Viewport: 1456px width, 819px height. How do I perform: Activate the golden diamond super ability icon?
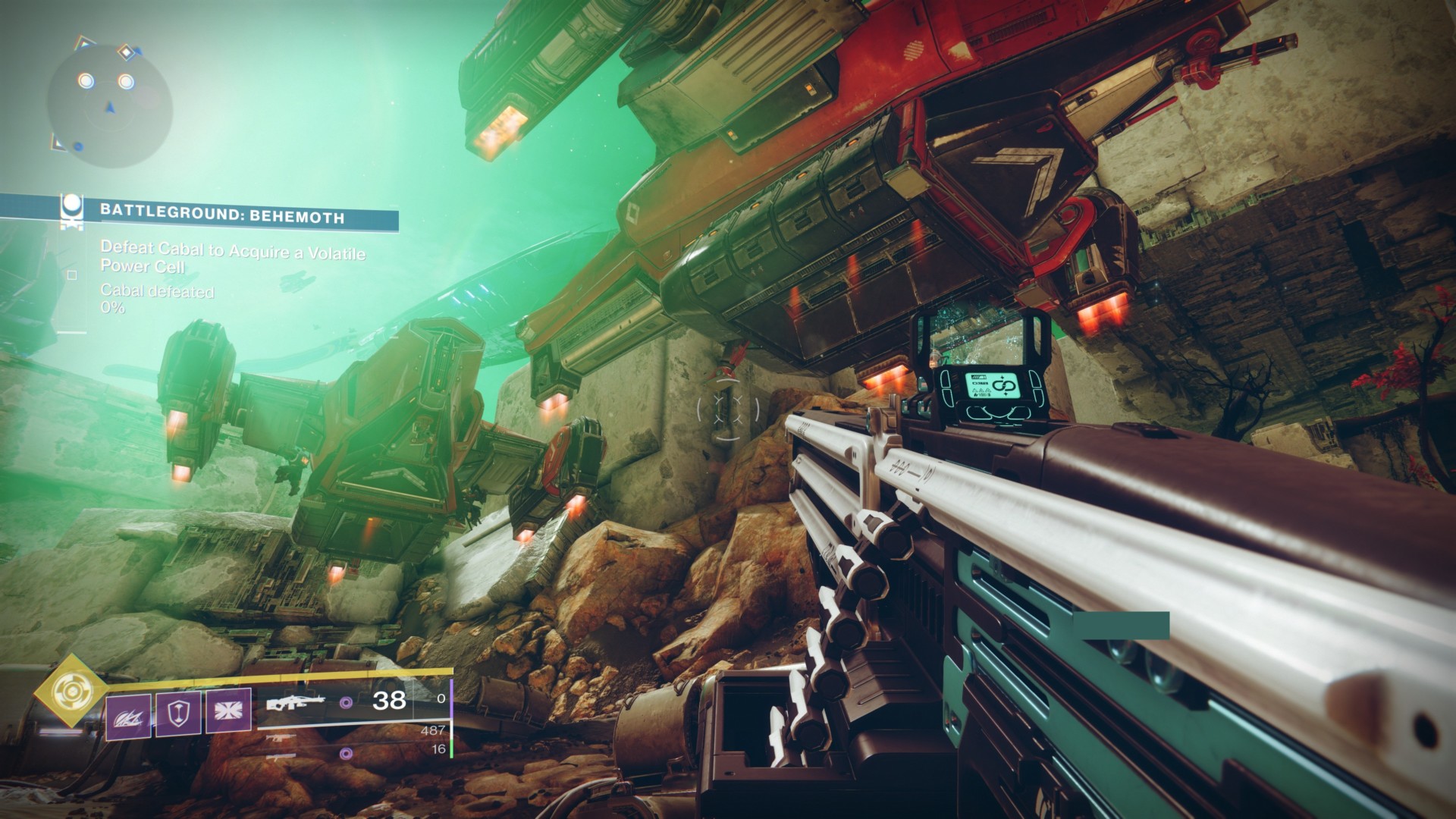pyautogui.click(x=71, y=689)
